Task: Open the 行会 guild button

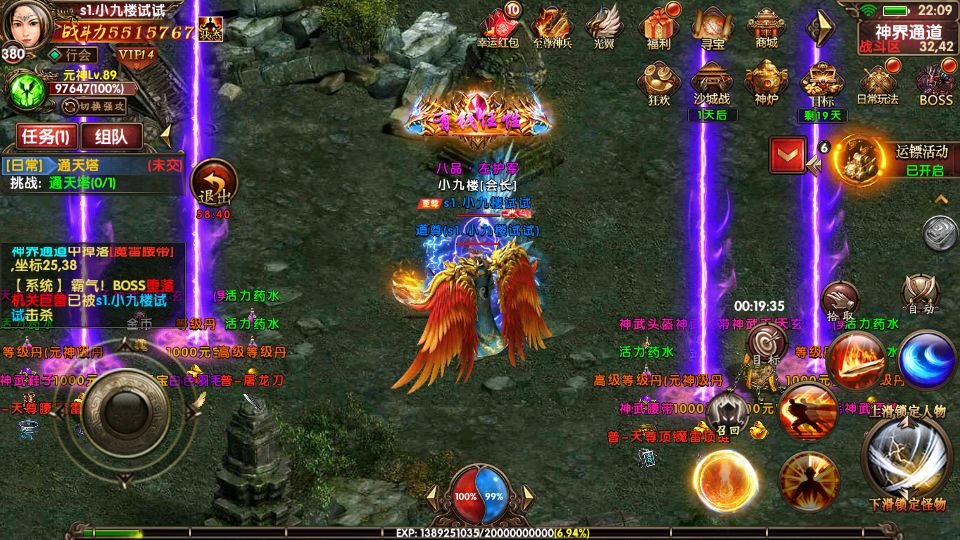Action: pyautogui.click(x=76, y=55)
